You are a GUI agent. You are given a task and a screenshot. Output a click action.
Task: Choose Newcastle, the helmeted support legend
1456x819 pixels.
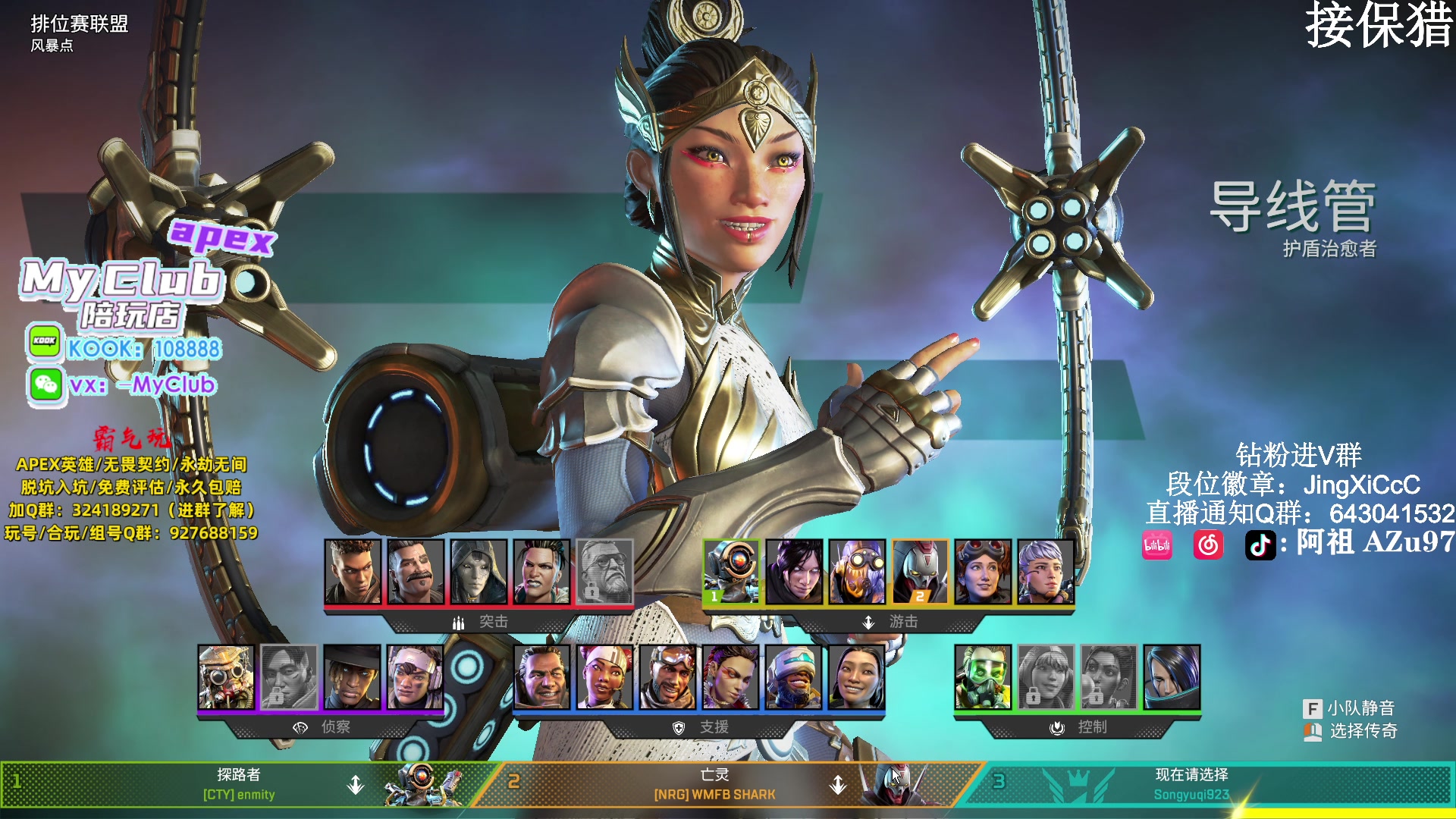pyautogui.click(x=794, y=676)
